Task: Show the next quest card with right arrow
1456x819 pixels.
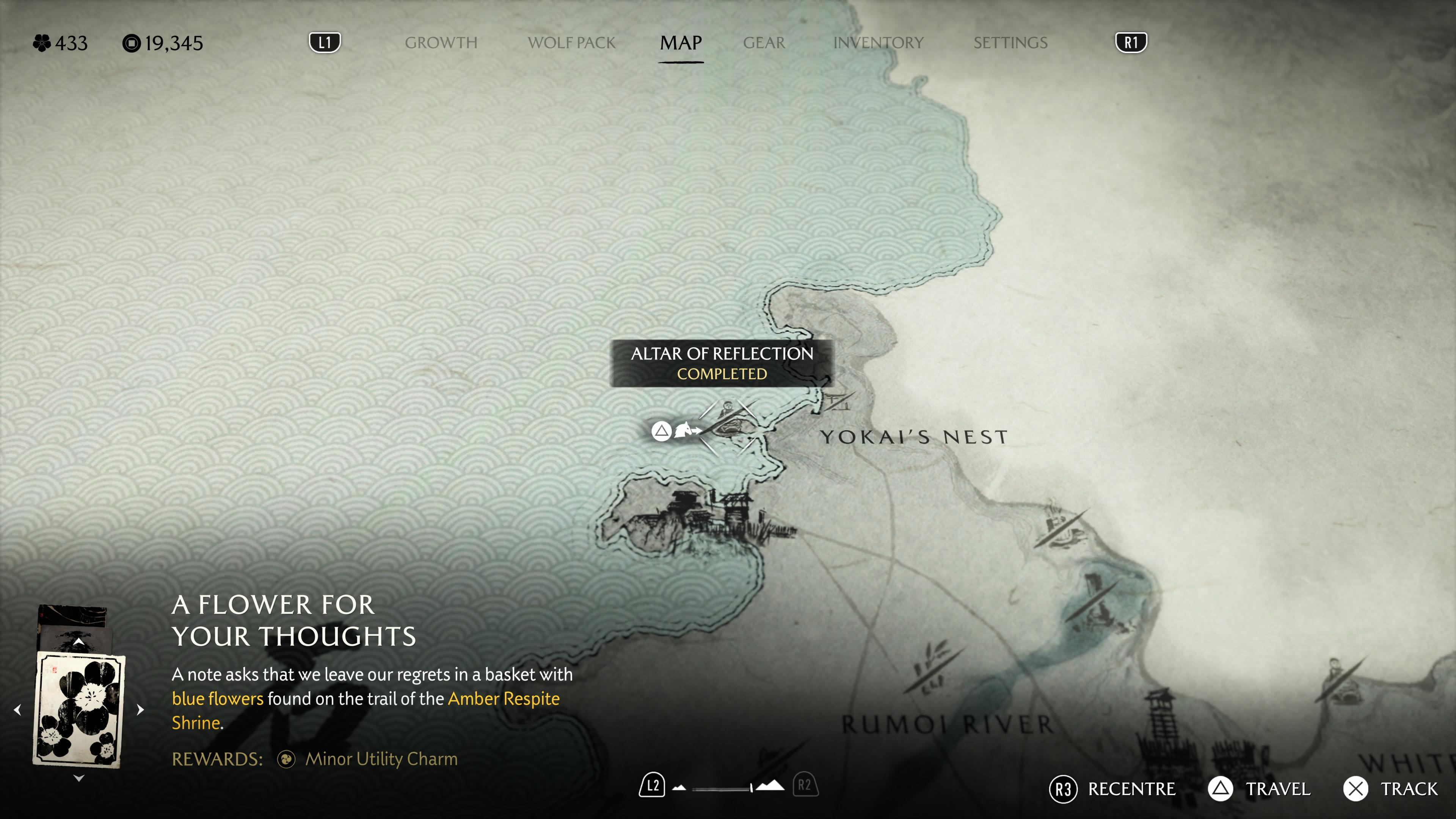Action: click(x=141, y=710)
